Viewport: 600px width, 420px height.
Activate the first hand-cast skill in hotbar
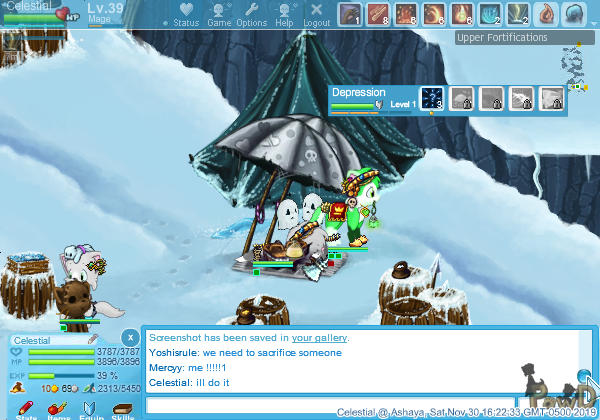pos(349,14)
